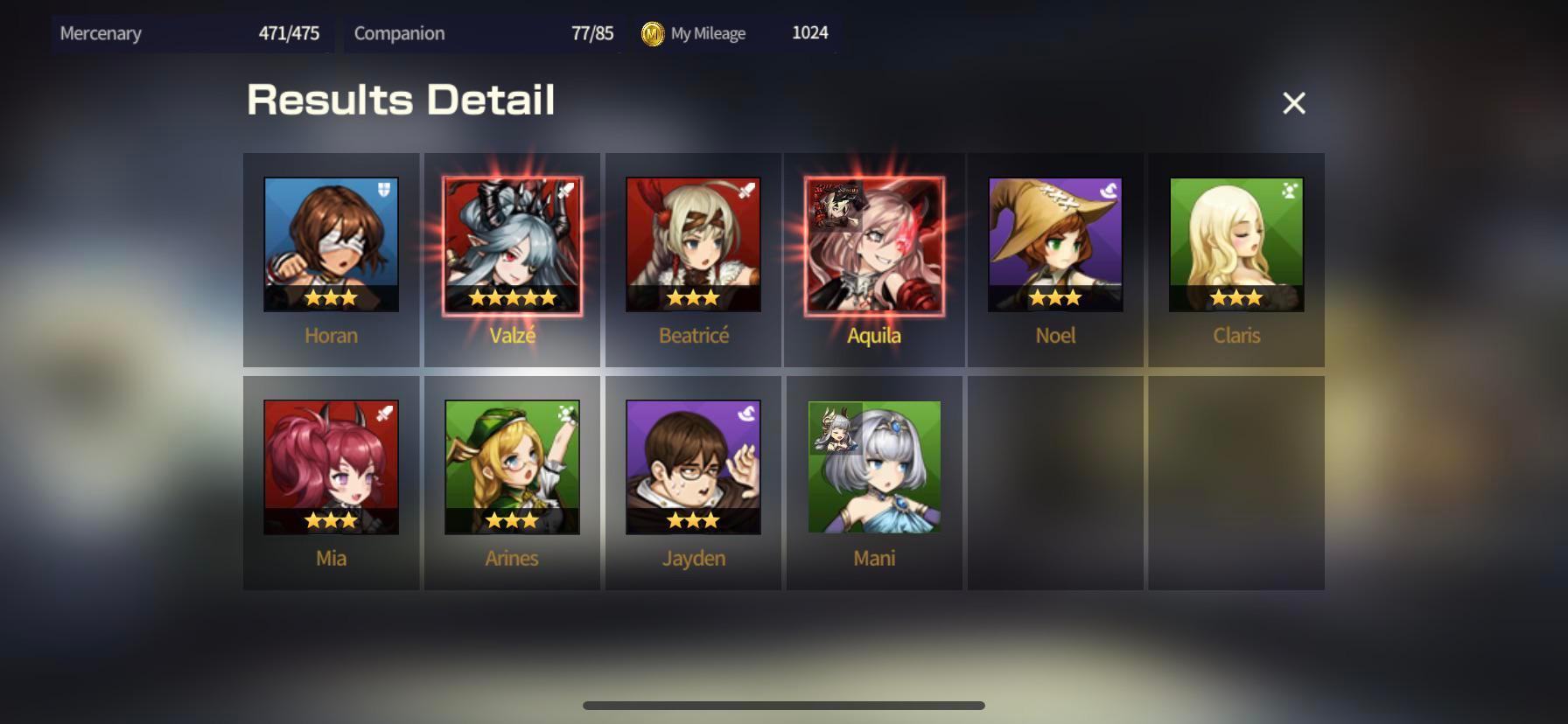Tap the star rating below Arines
Viewport: 1568px width, 724px height.
coord(512,519)
